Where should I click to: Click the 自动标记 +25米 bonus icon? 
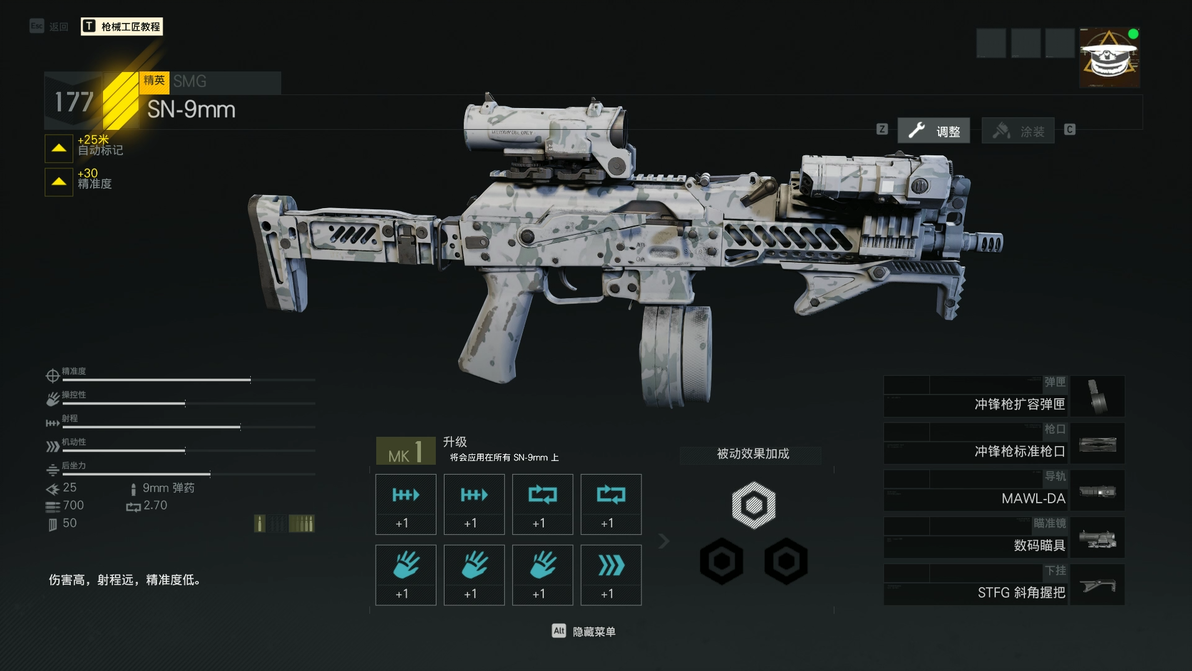59,148
